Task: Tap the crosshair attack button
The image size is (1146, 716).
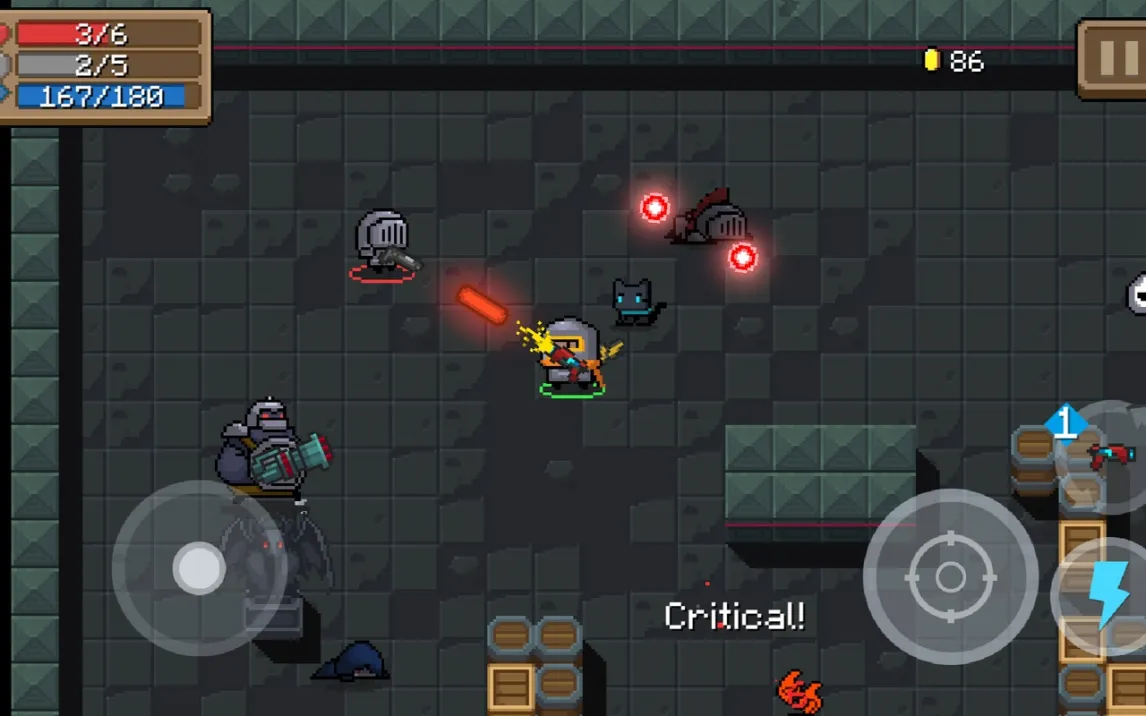Action: pyautogui.click(x=950, y=577)
